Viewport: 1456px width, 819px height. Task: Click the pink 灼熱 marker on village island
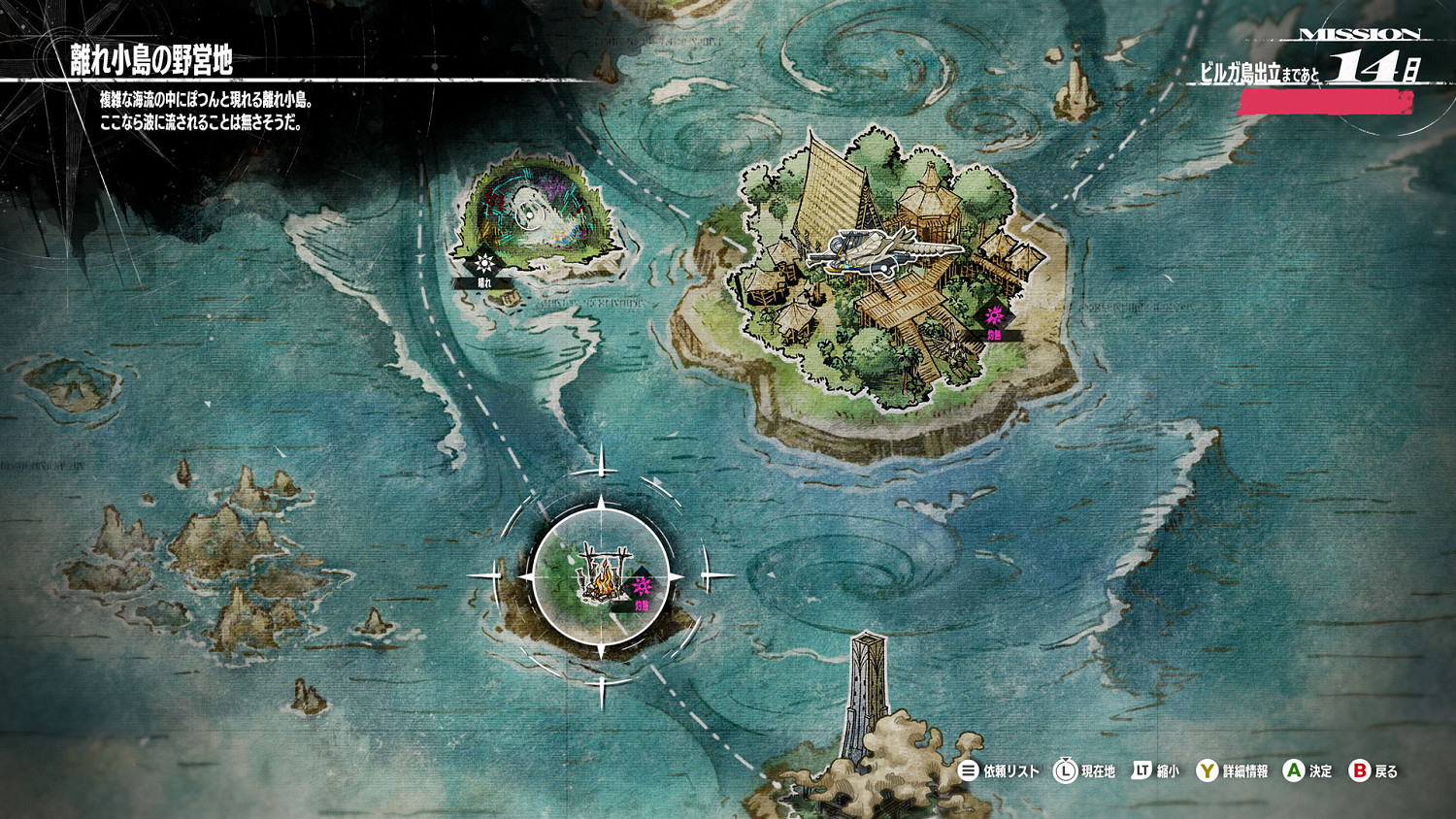click(993, 317)
